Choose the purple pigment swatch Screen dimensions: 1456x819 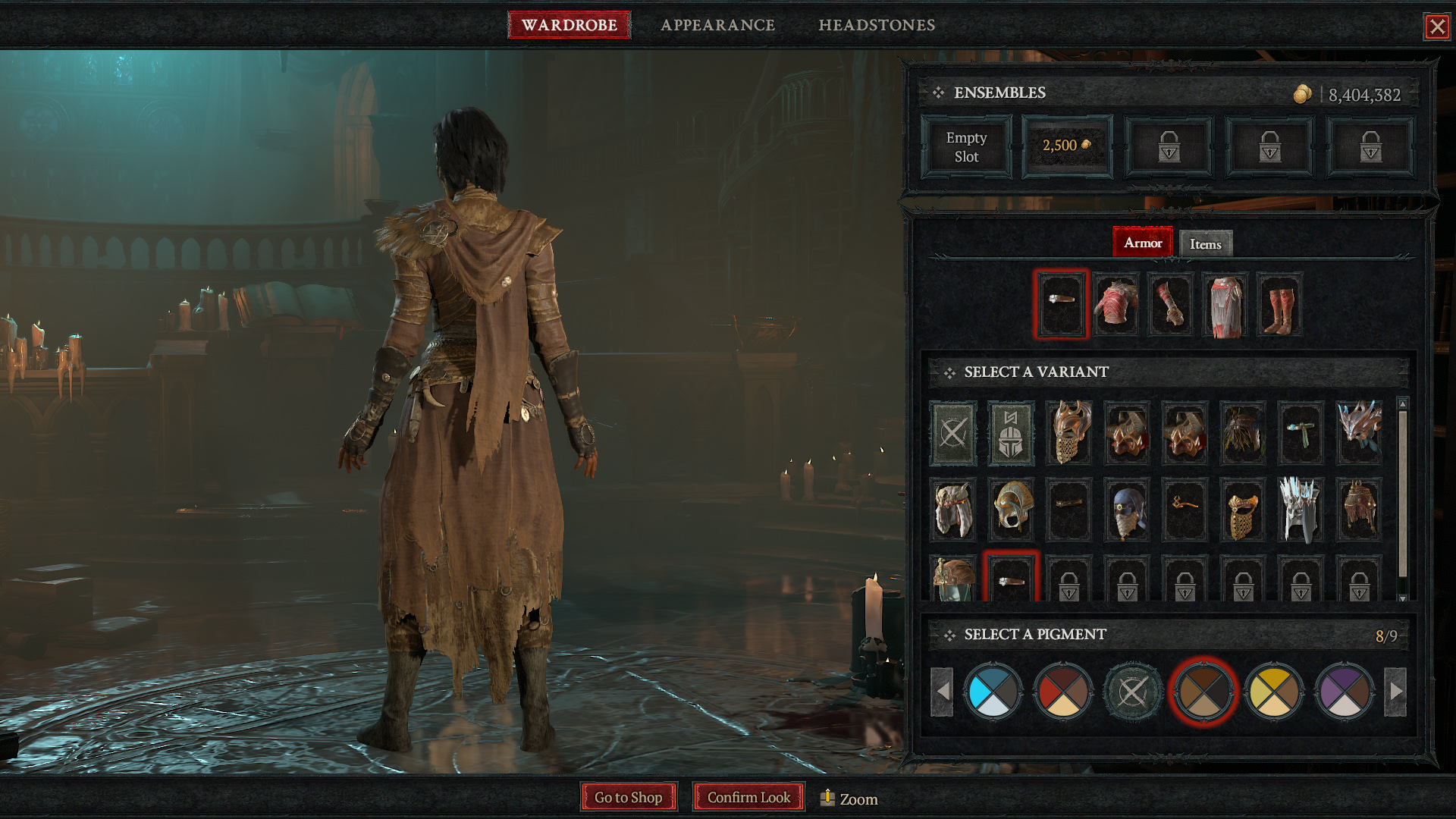1345,691
